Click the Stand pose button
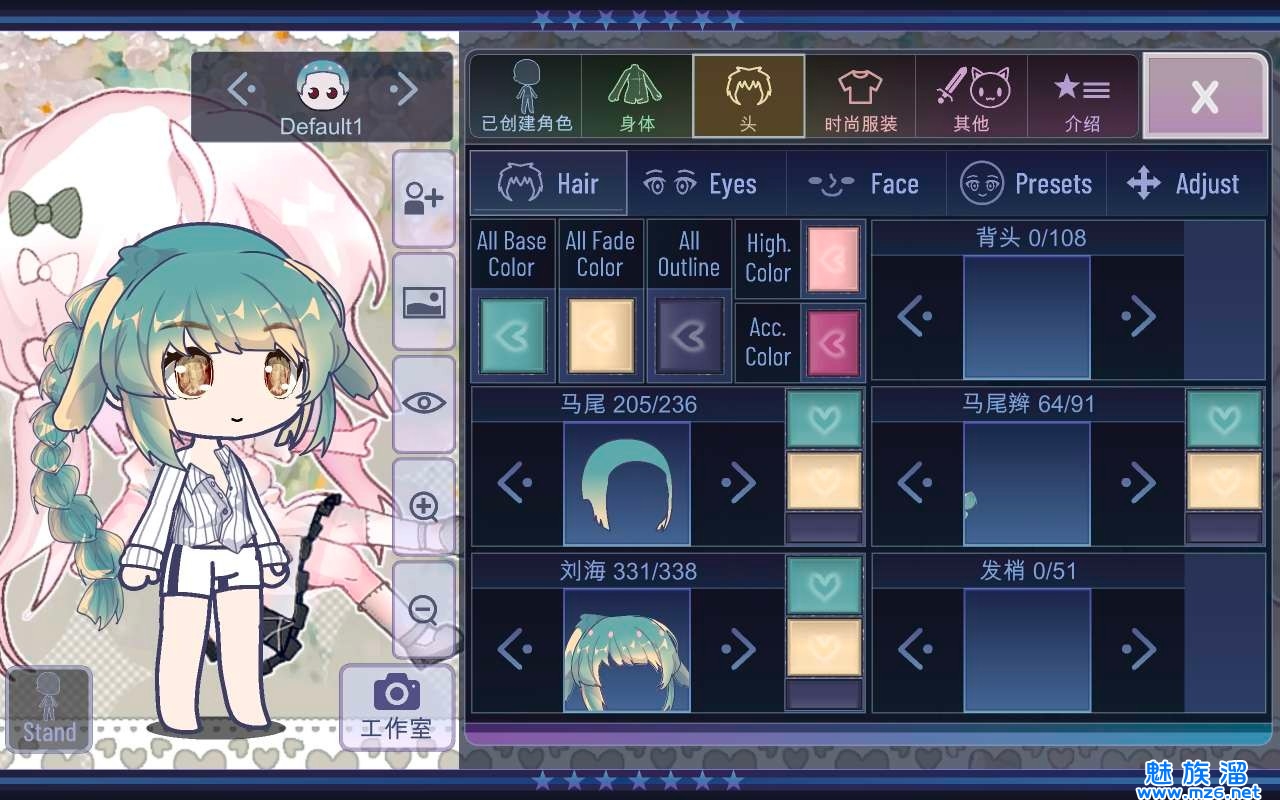 [x=49, y=709]
